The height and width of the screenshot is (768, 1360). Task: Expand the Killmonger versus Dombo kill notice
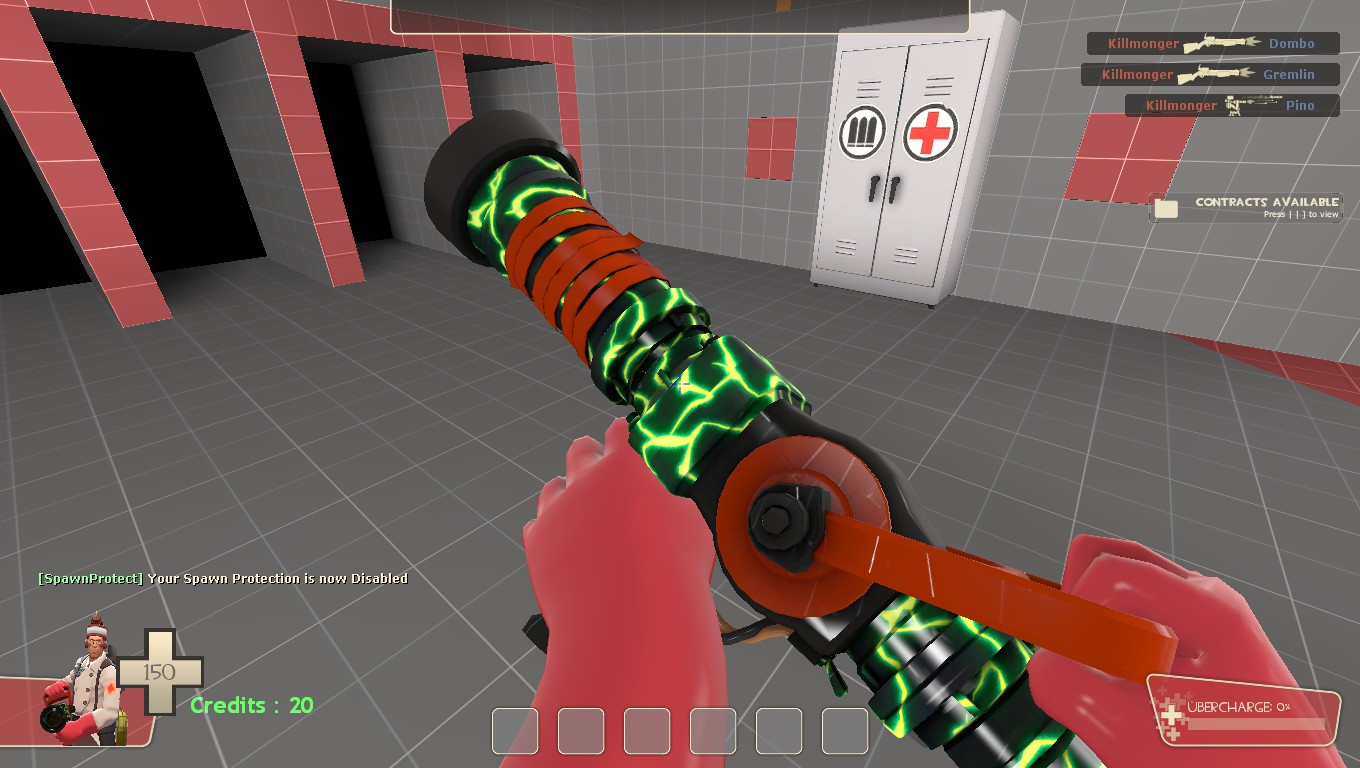(x=1212, y=43)
